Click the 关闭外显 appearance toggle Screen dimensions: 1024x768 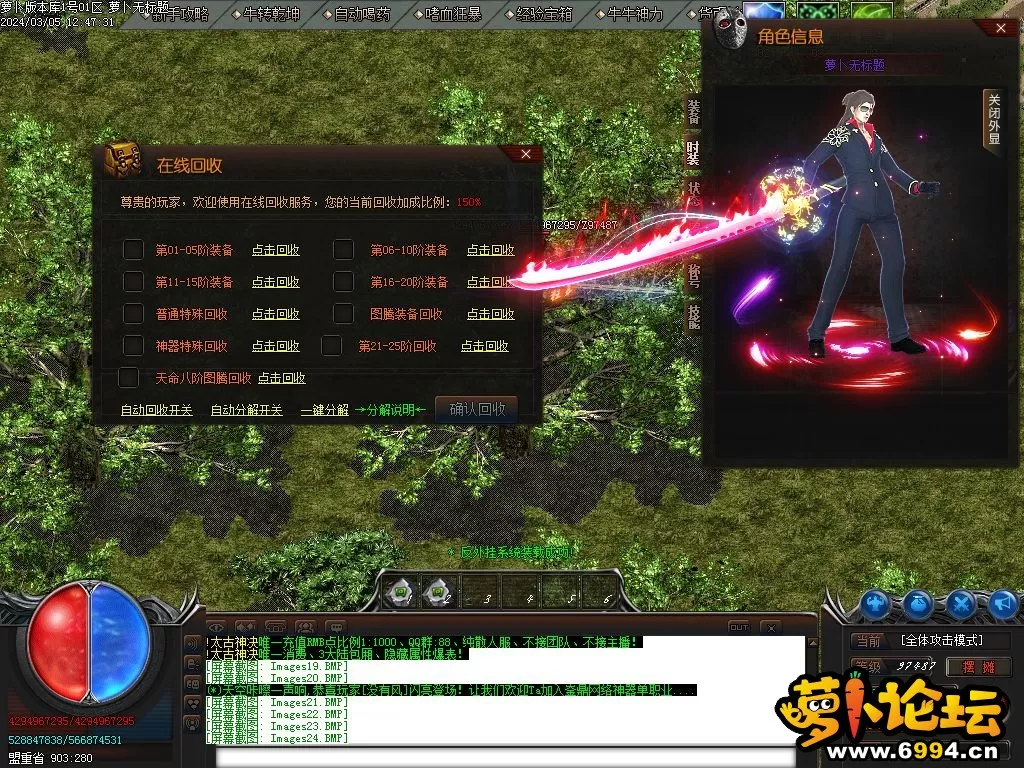(x=993, y=119)
